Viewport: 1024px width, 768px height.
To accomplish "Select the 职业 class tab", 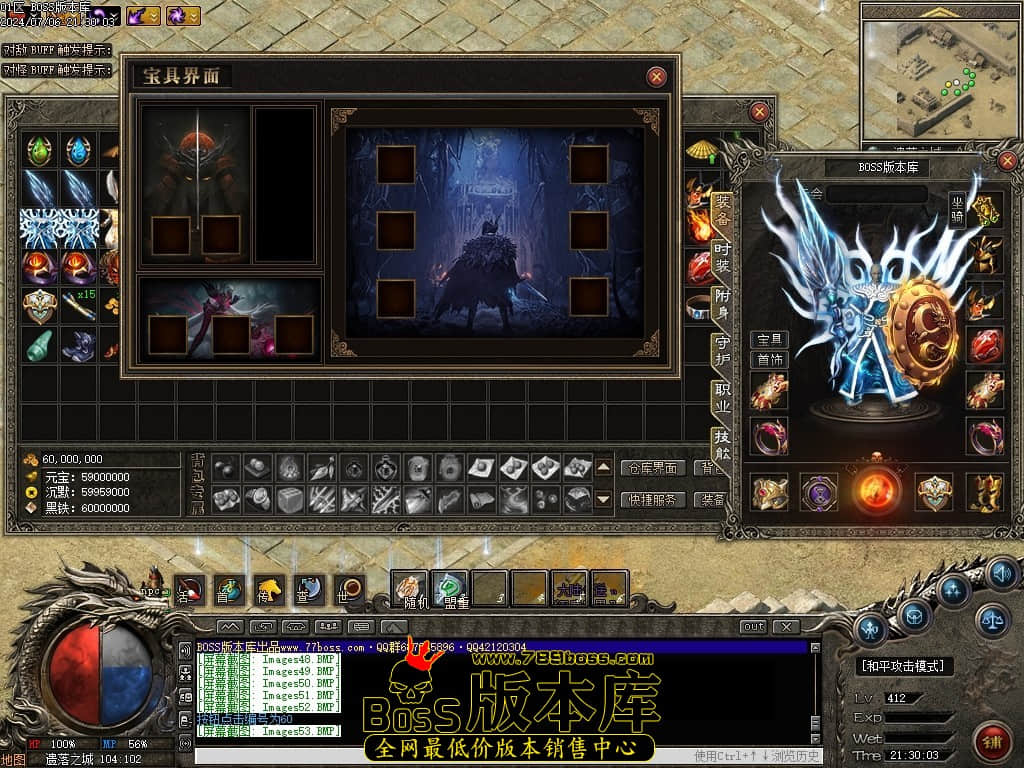I will [x=722, y=397].
